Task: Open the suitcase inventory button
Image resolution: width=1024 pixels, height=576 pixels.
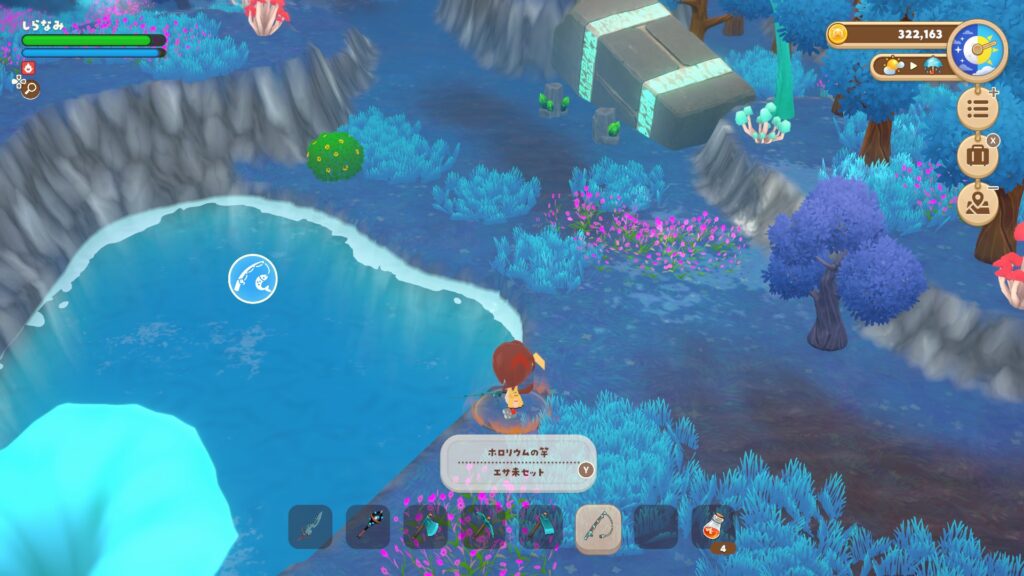Action: [977, 156]
